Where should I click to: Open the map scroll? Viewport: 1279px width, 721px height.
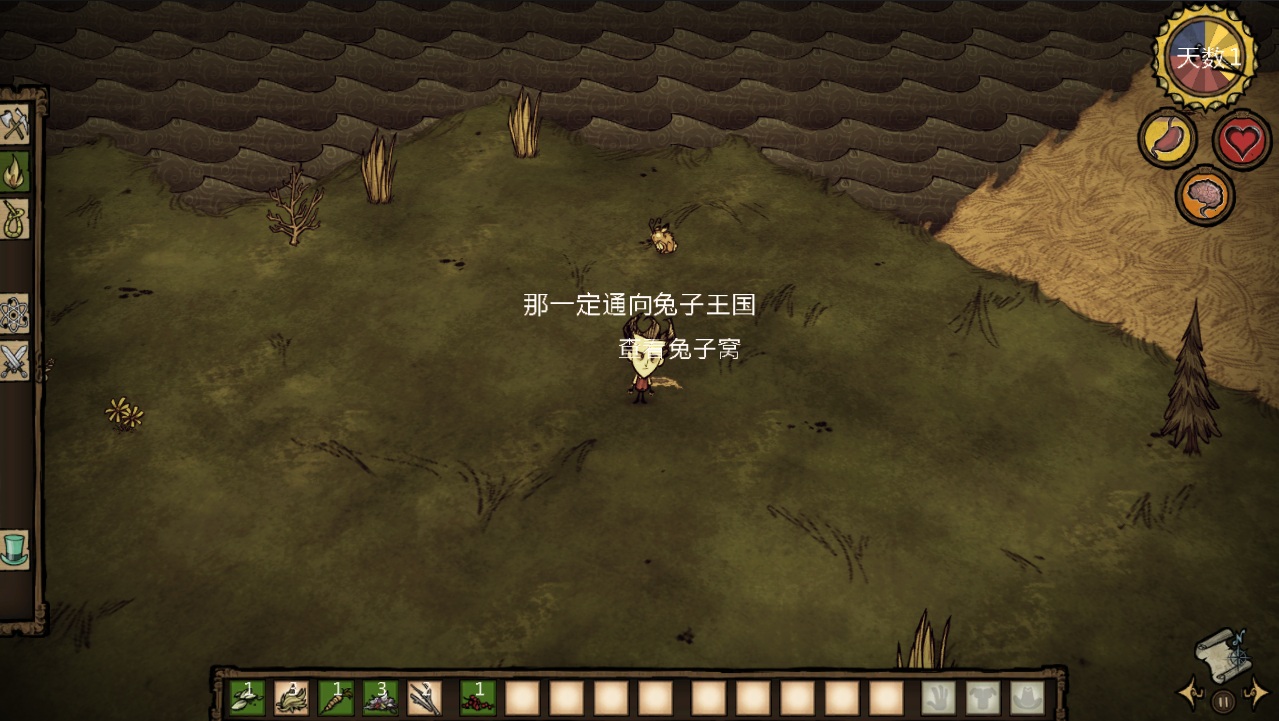(x=1222, y=654)
